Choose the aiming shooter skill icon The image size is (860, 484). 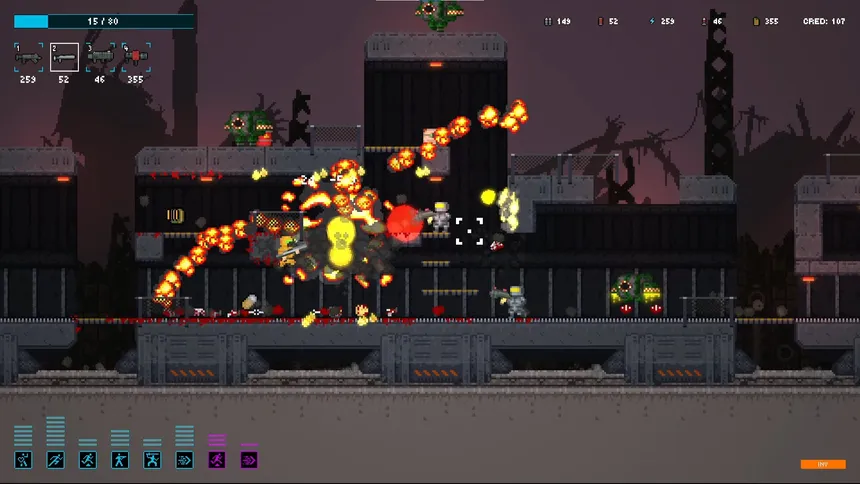[120, 460]
